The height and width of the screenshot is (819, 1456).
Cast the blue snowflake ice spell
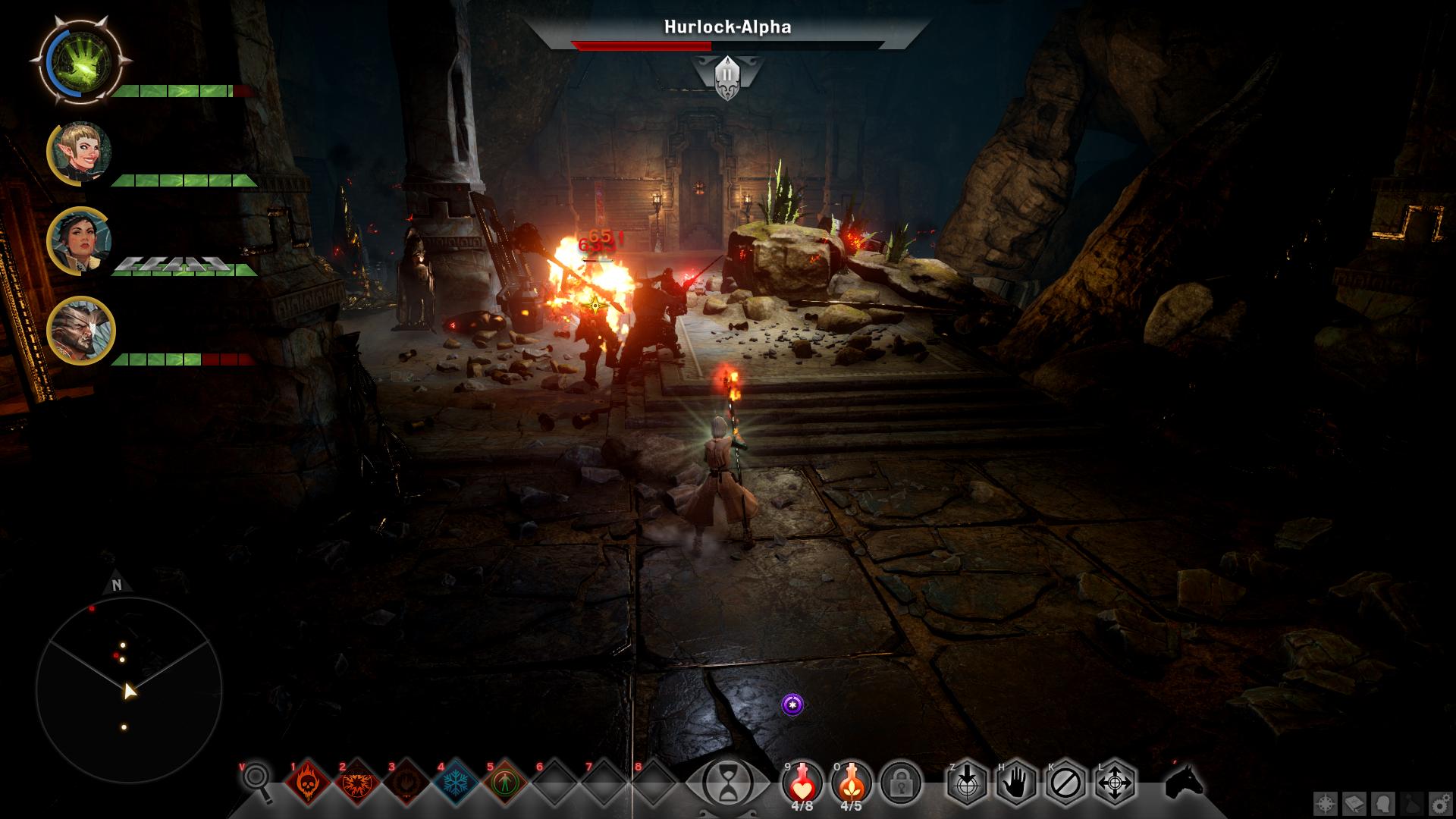456,783
